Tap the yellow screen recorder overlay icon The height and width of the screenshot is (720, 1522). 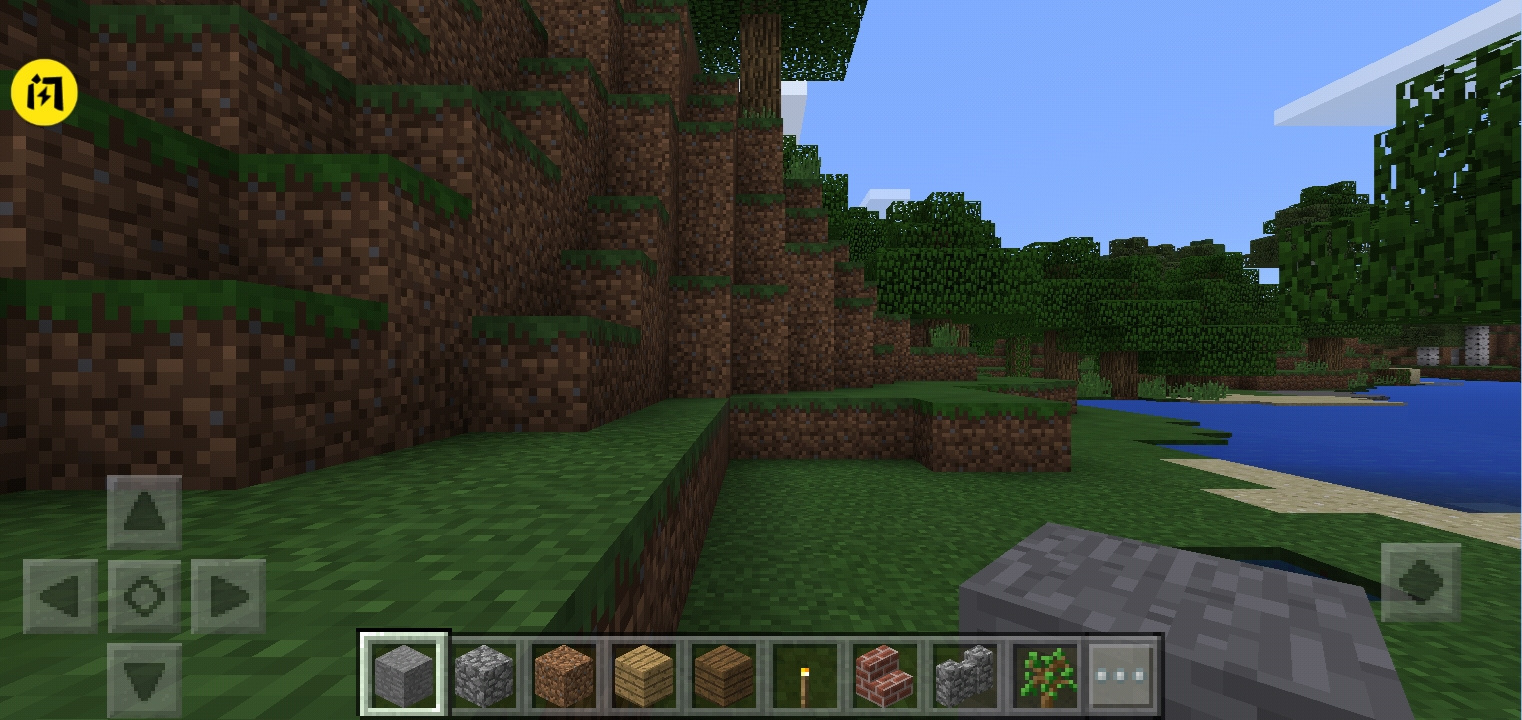point(45,92)
